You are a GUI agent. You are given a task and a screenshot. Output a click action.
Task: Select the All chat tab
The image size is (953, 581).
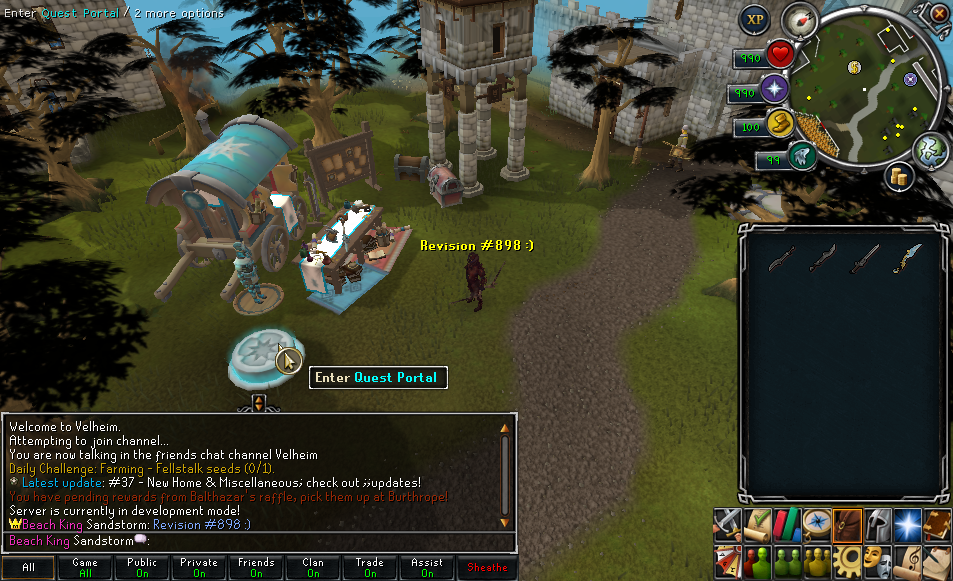point(28,567)
